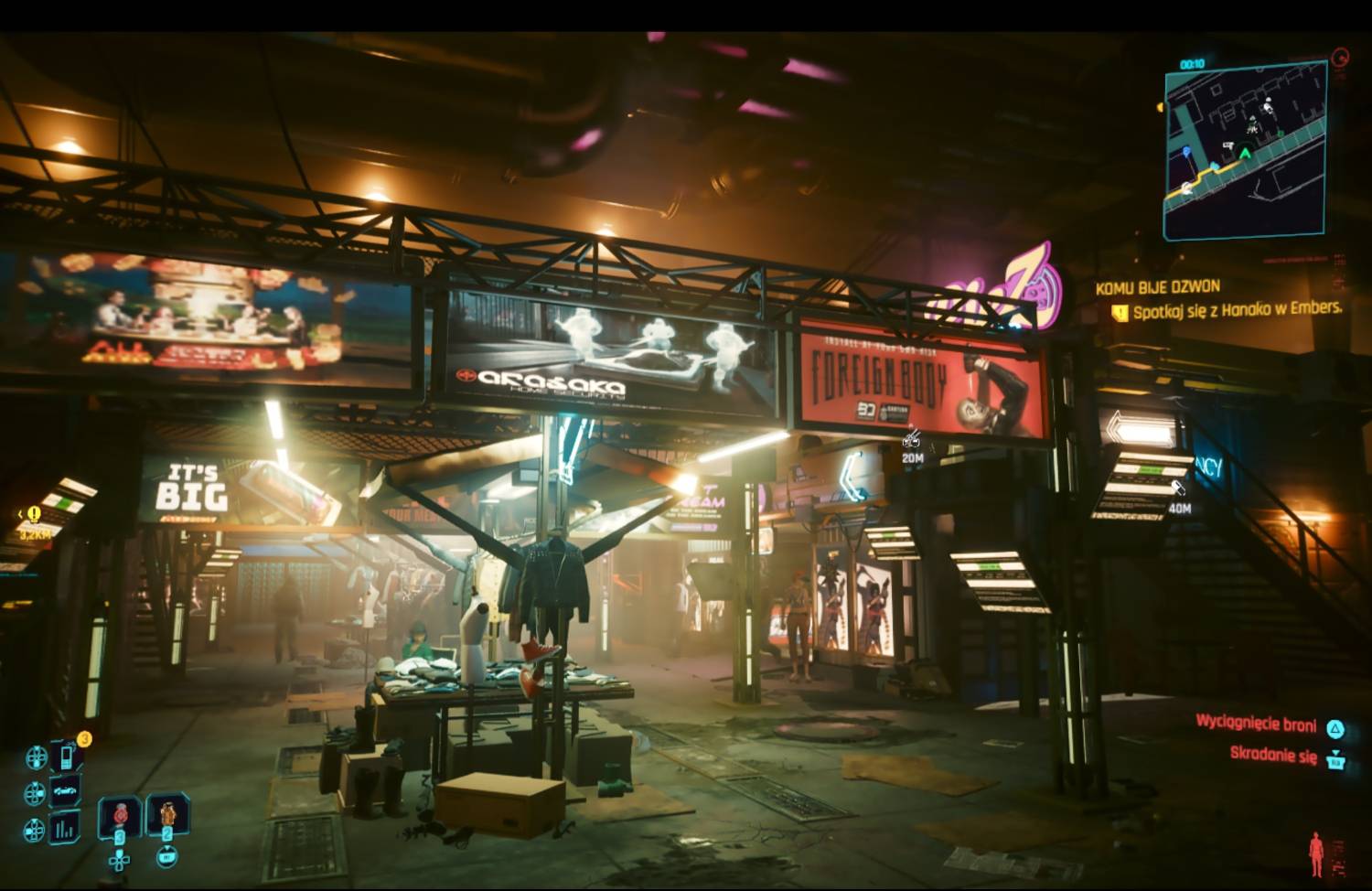This screenshot has width=1372, height=891.
Task: Open the phone quick-access slot
Action: 67,757
